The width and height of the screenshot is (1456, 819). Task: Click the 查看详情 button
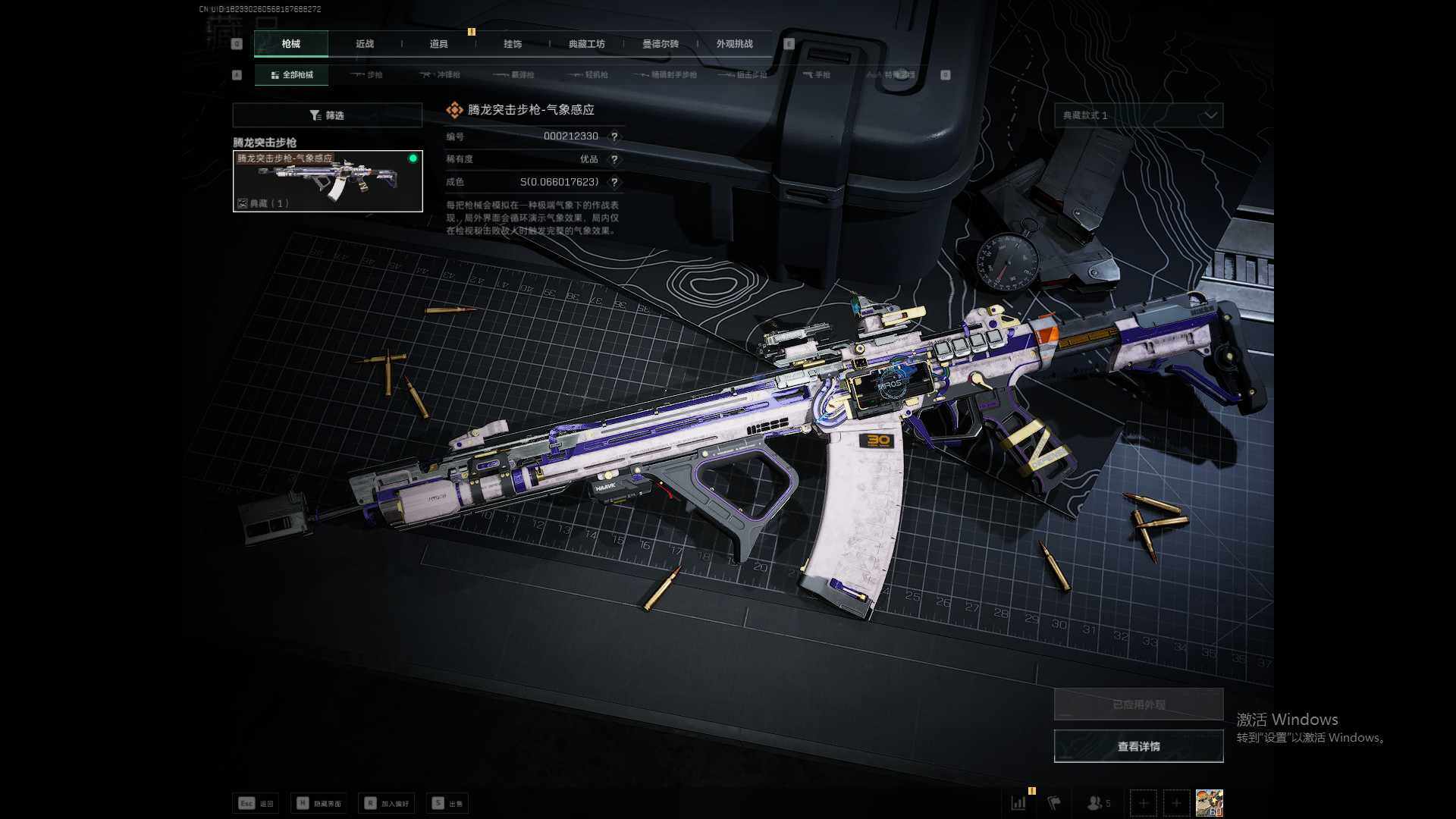click(1138, 746)
